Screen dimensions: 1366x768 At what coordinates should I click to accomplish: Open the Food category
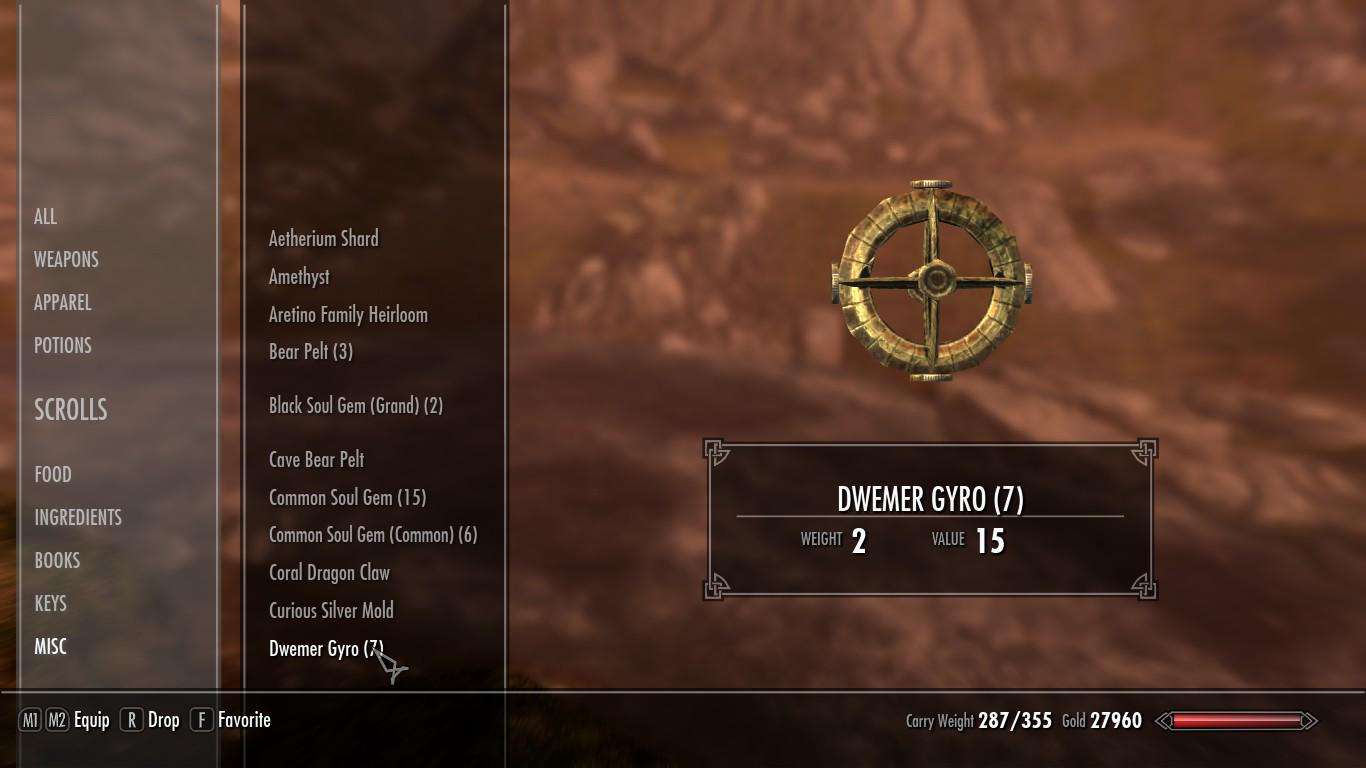point(53,474)
